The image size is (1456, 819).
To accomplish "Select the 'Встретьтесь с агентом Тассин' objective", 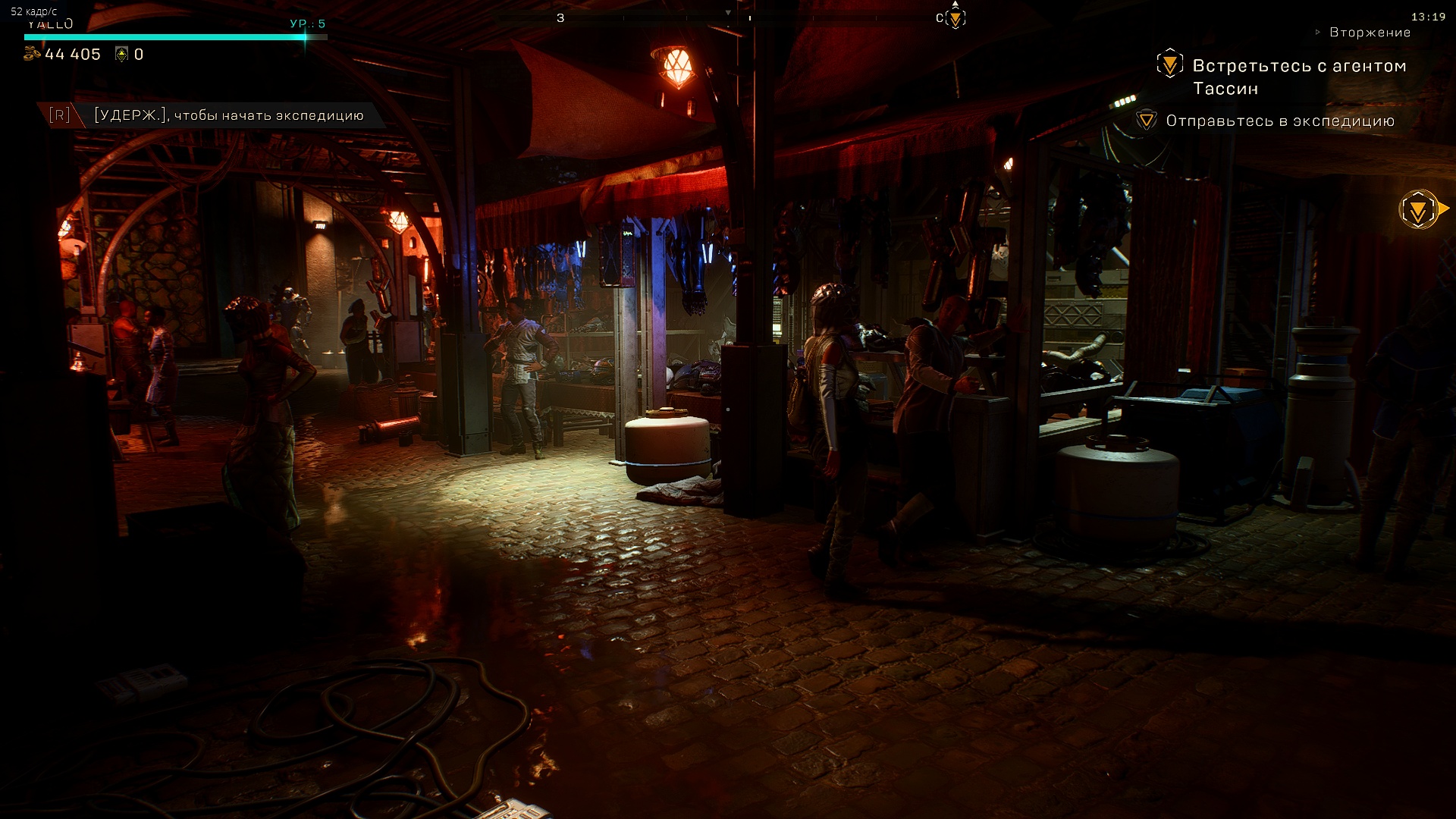I will [1298, 77].
